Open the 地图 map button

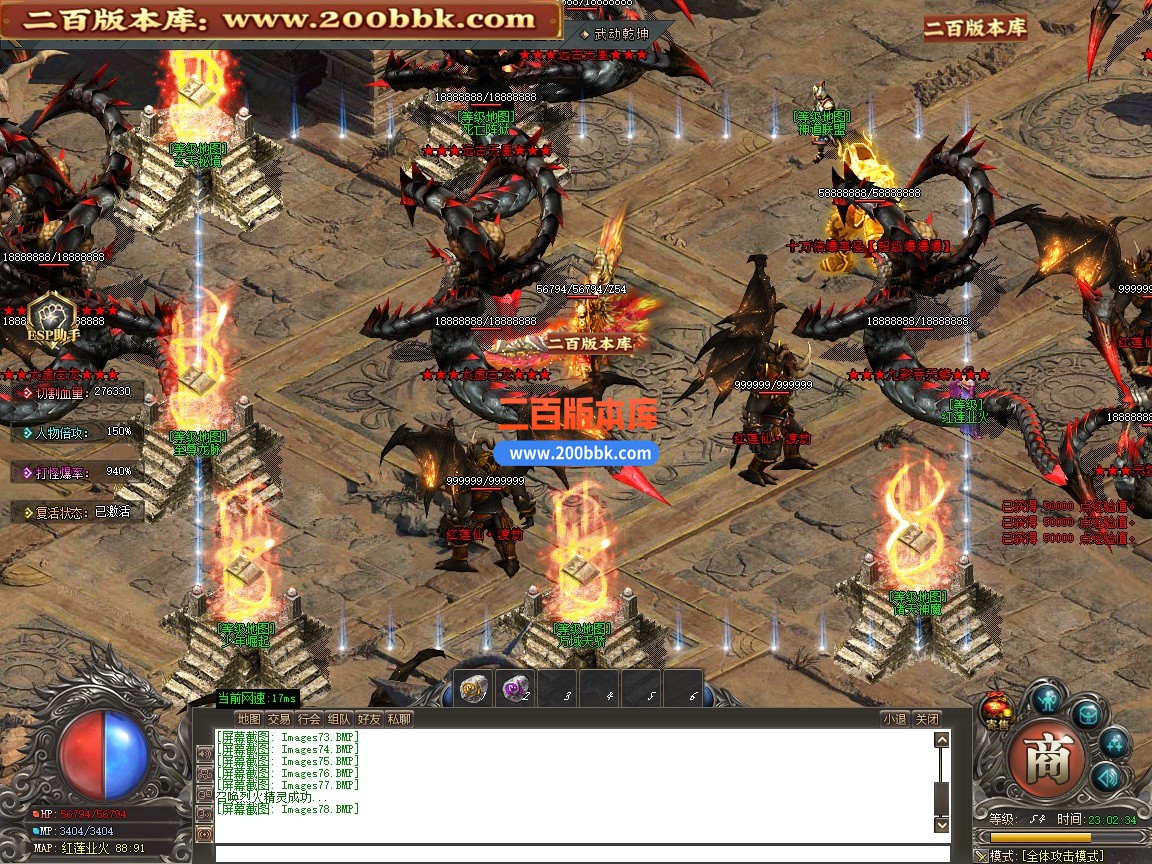coord(248,718)
